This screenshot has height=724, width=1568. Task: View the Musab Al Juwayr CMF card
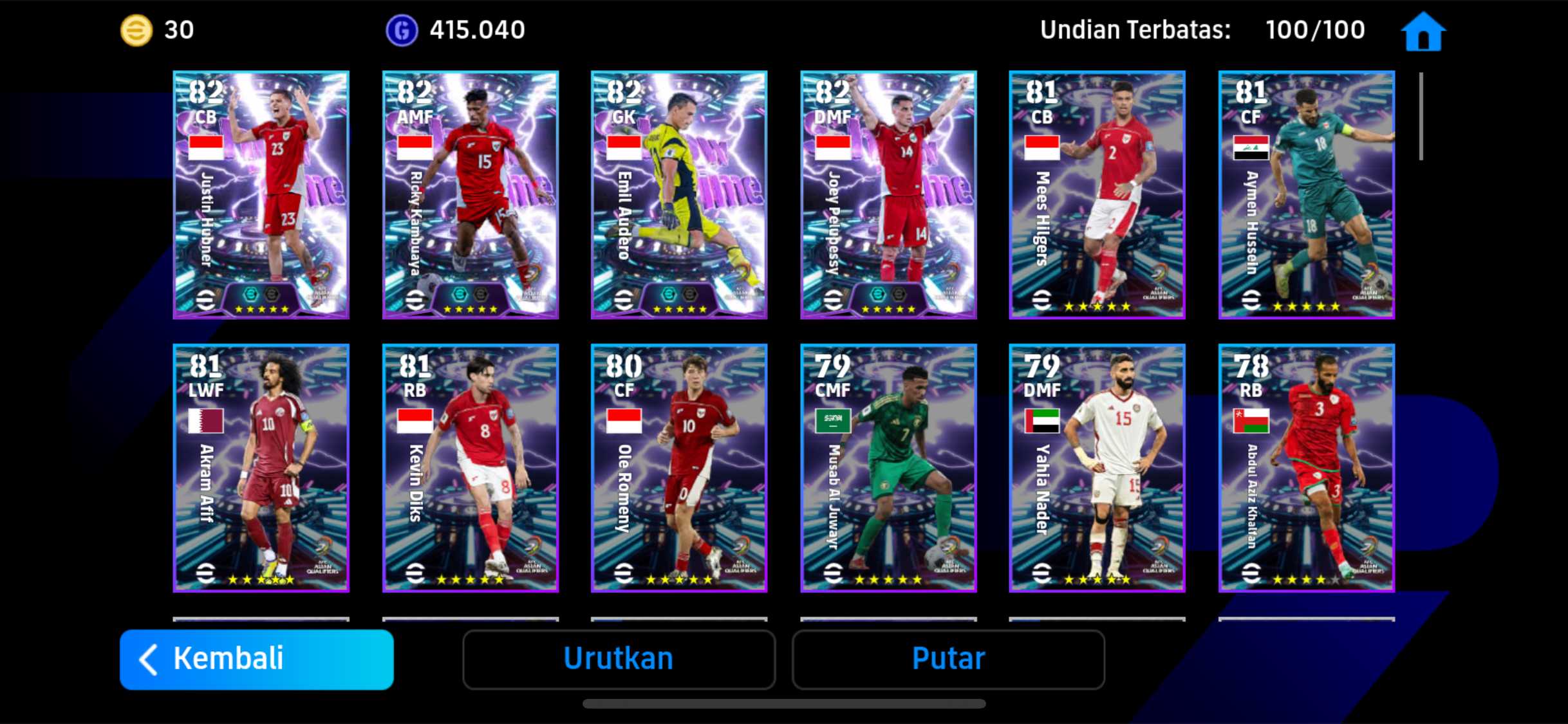(x=888, y=468)
